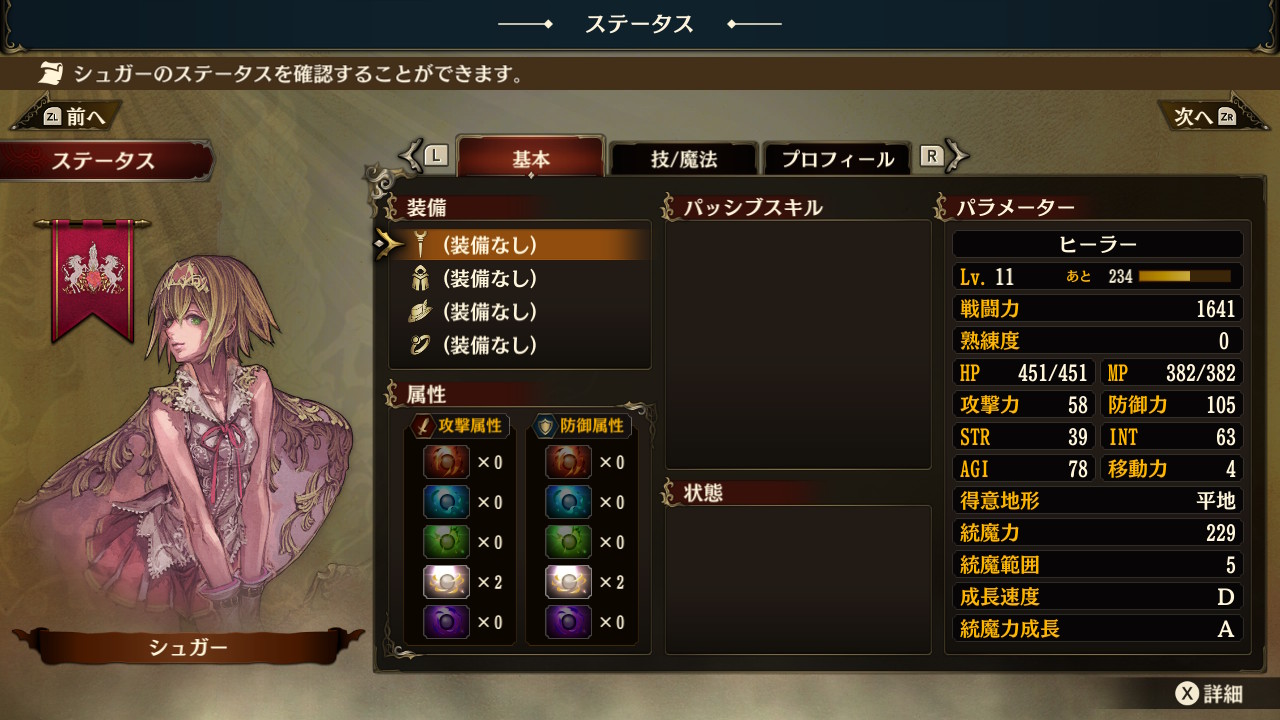The width and height of the screenshot is (1280, 720).
Task: Show details with the 詳細 button
Action: 1210,693
